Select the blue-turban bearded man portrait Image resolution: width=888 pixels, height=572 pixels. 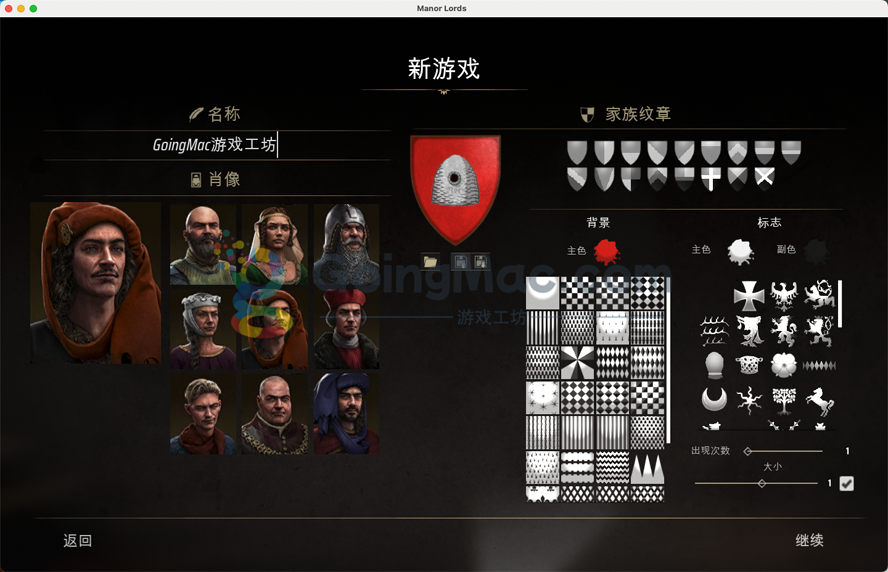tap(346, 413)
